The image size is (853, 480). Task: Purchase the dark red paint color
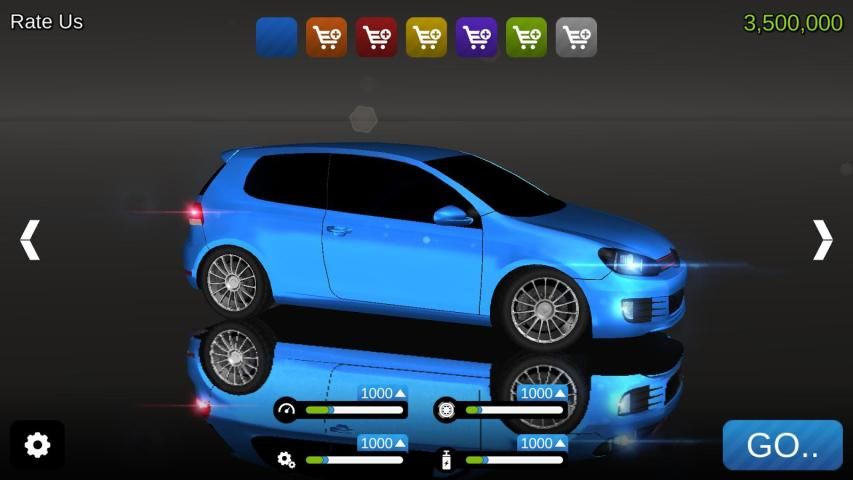tap(376, 37)
